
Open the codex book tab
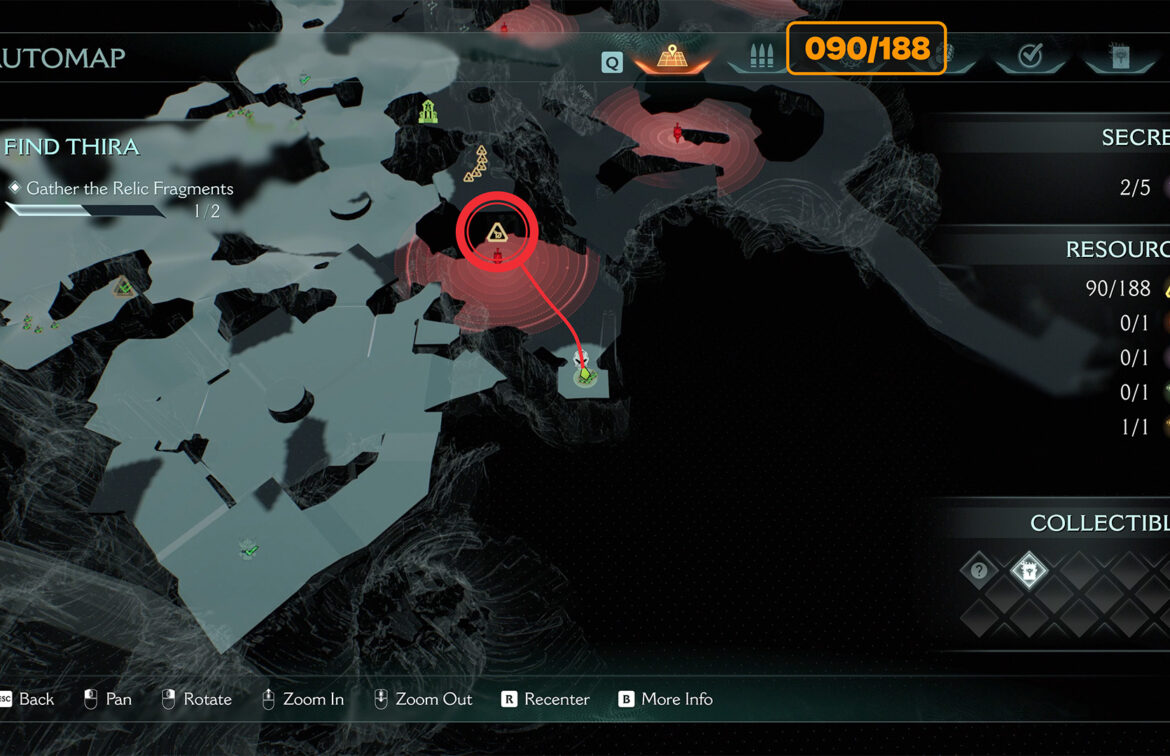point(1119,57)
